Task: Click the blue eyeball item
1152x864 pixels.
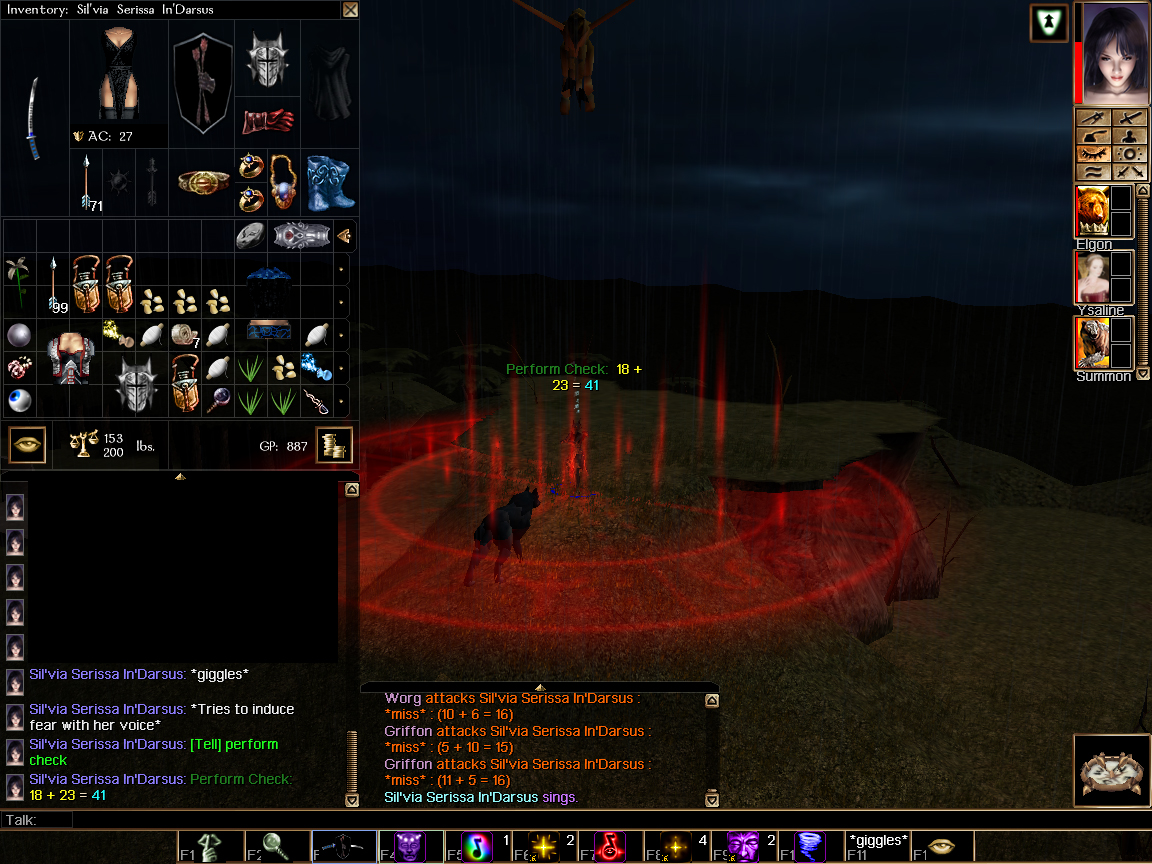Action: (x=19, y=399)
